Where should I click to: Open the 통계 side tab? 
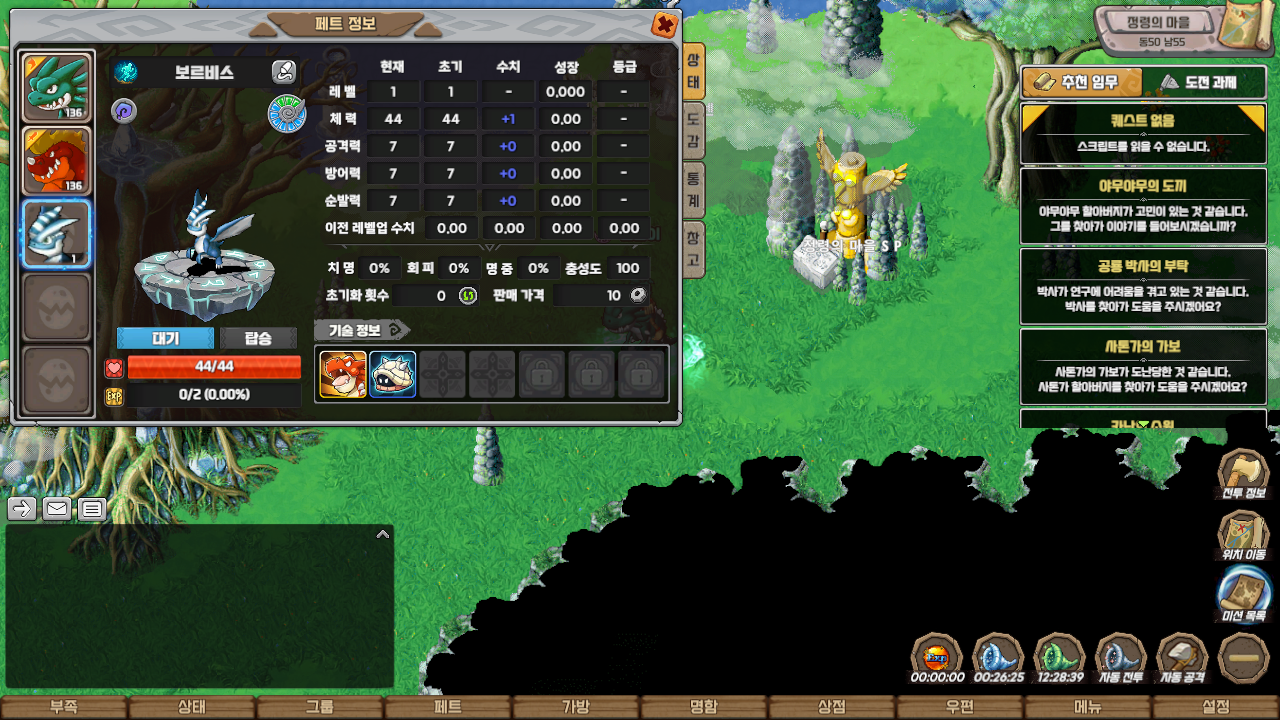(693, 187)
